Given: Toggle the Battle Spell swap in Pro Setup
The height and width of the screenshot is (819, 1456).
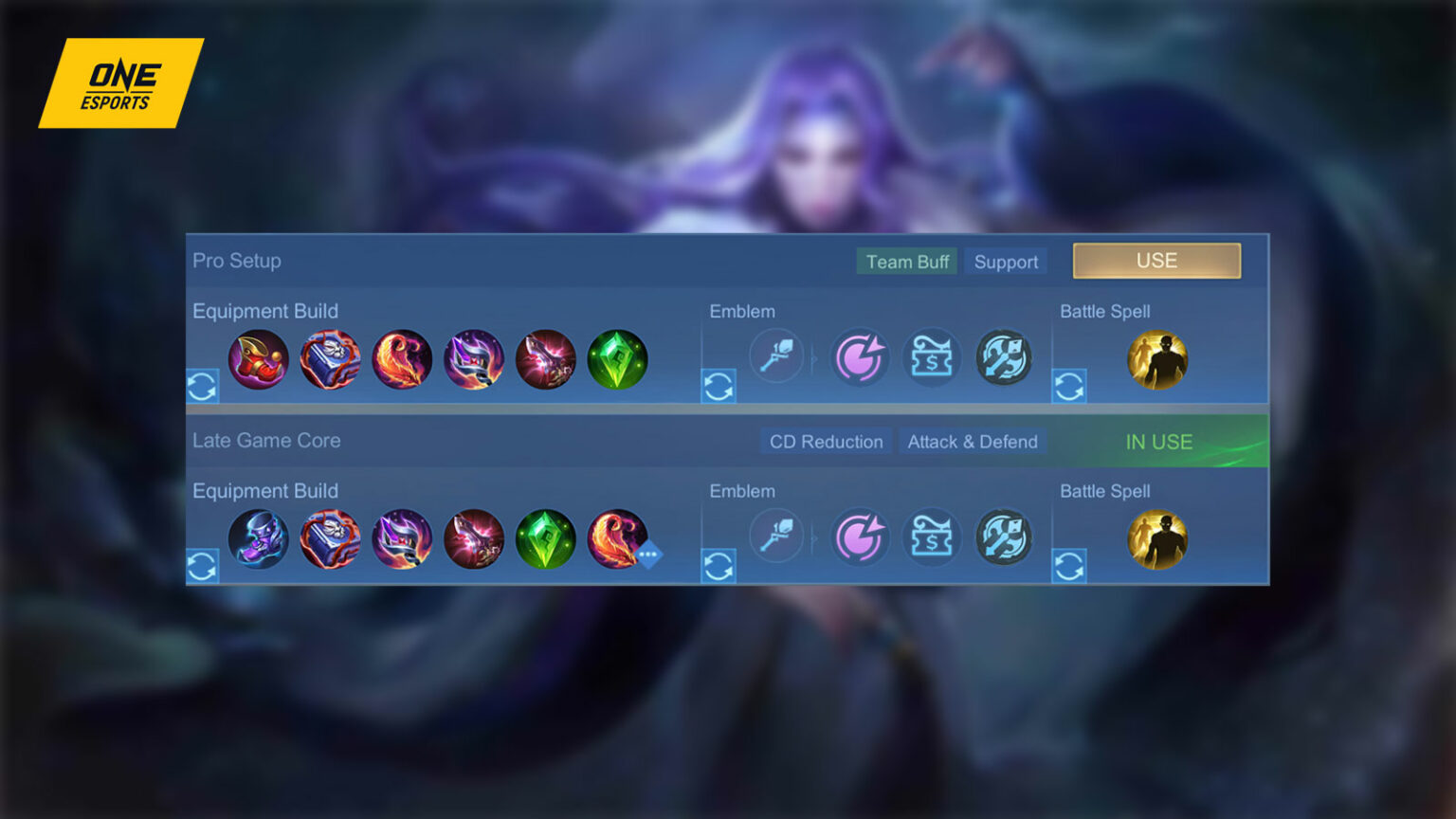Looking at the screenshot, I should pos(1069,387).
